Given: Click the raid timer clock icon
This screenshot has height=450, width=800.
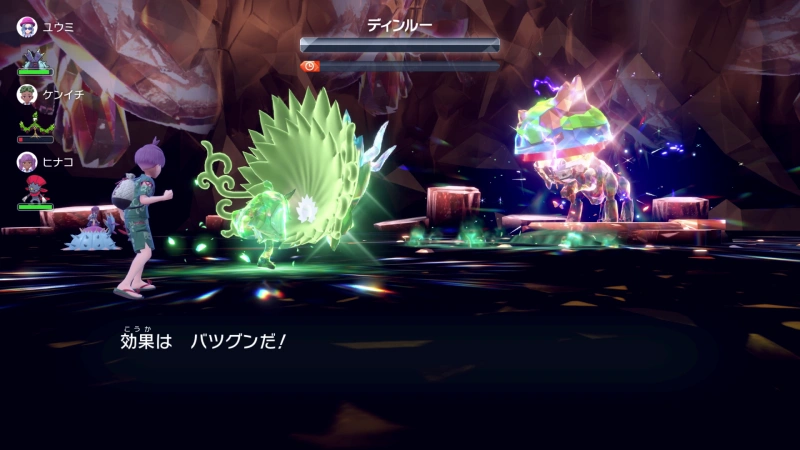Looking at the screenshot, I should click(310, 66).
